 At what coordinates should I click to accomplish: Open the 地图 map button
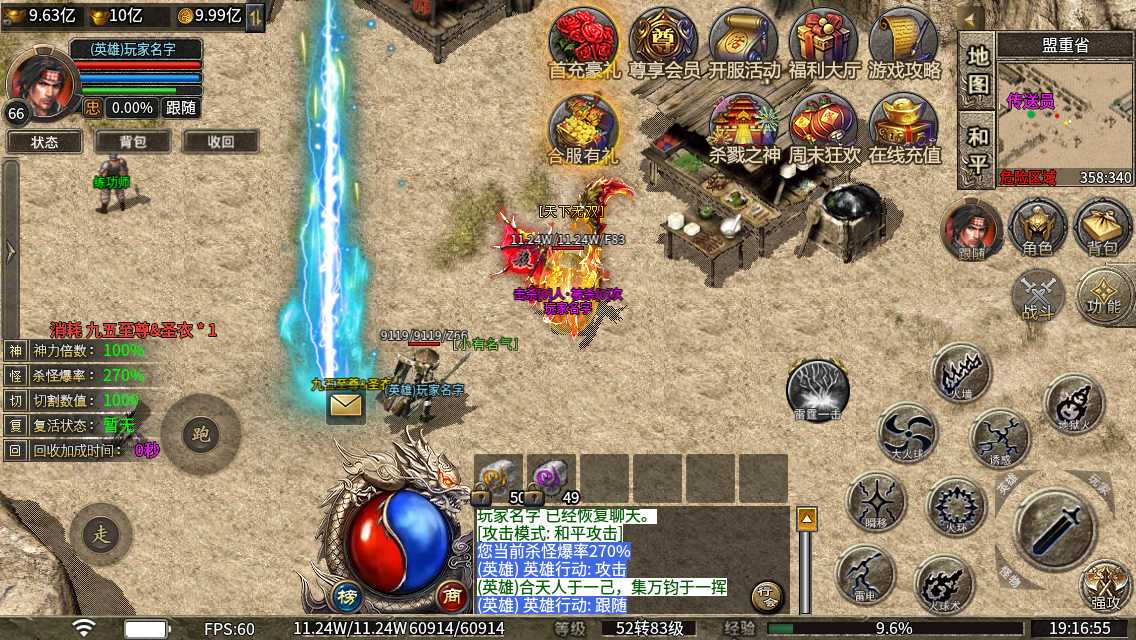[x=977, y=70]
